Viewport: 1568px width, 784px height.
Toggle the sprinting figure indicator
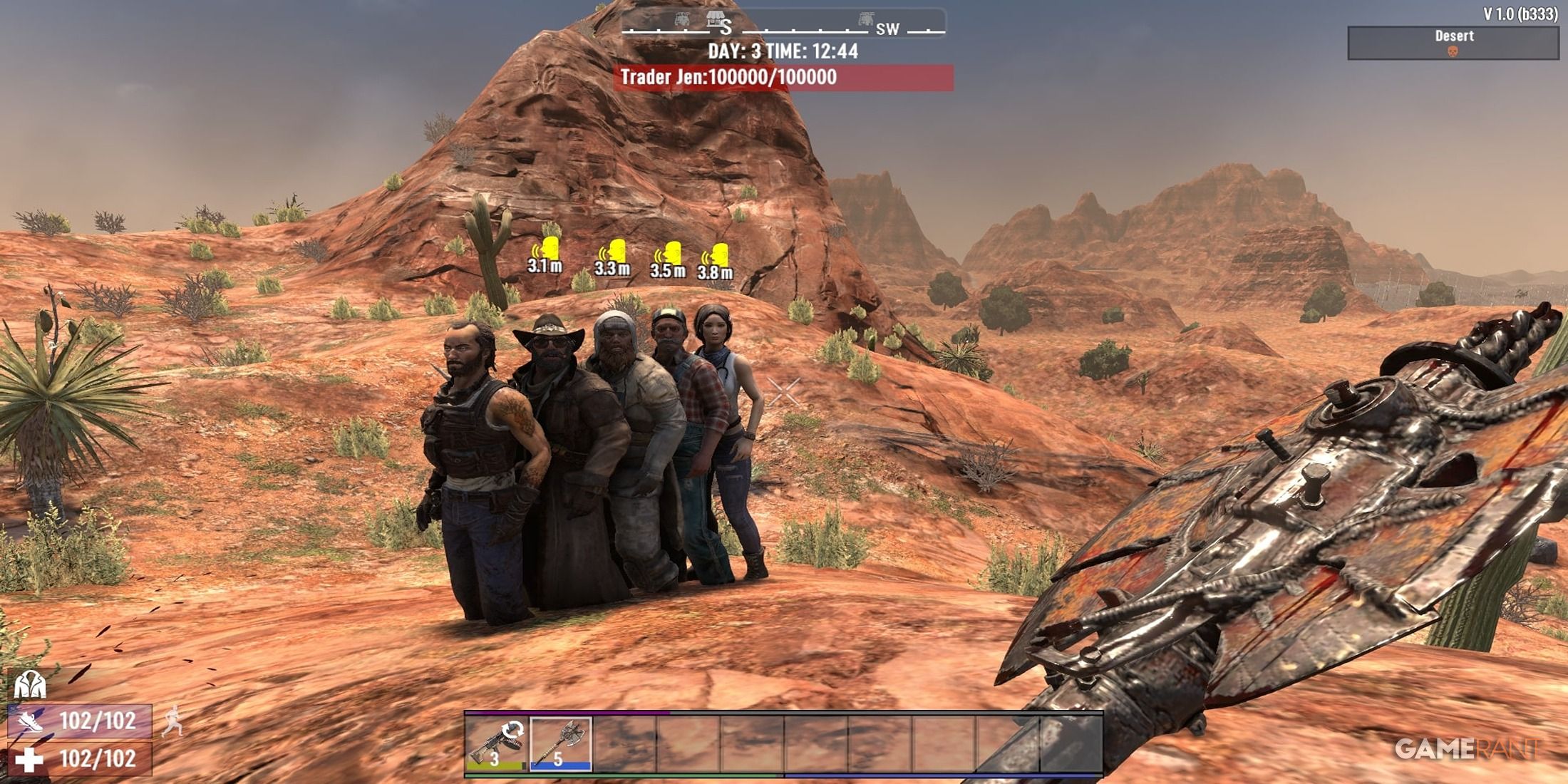173,722
